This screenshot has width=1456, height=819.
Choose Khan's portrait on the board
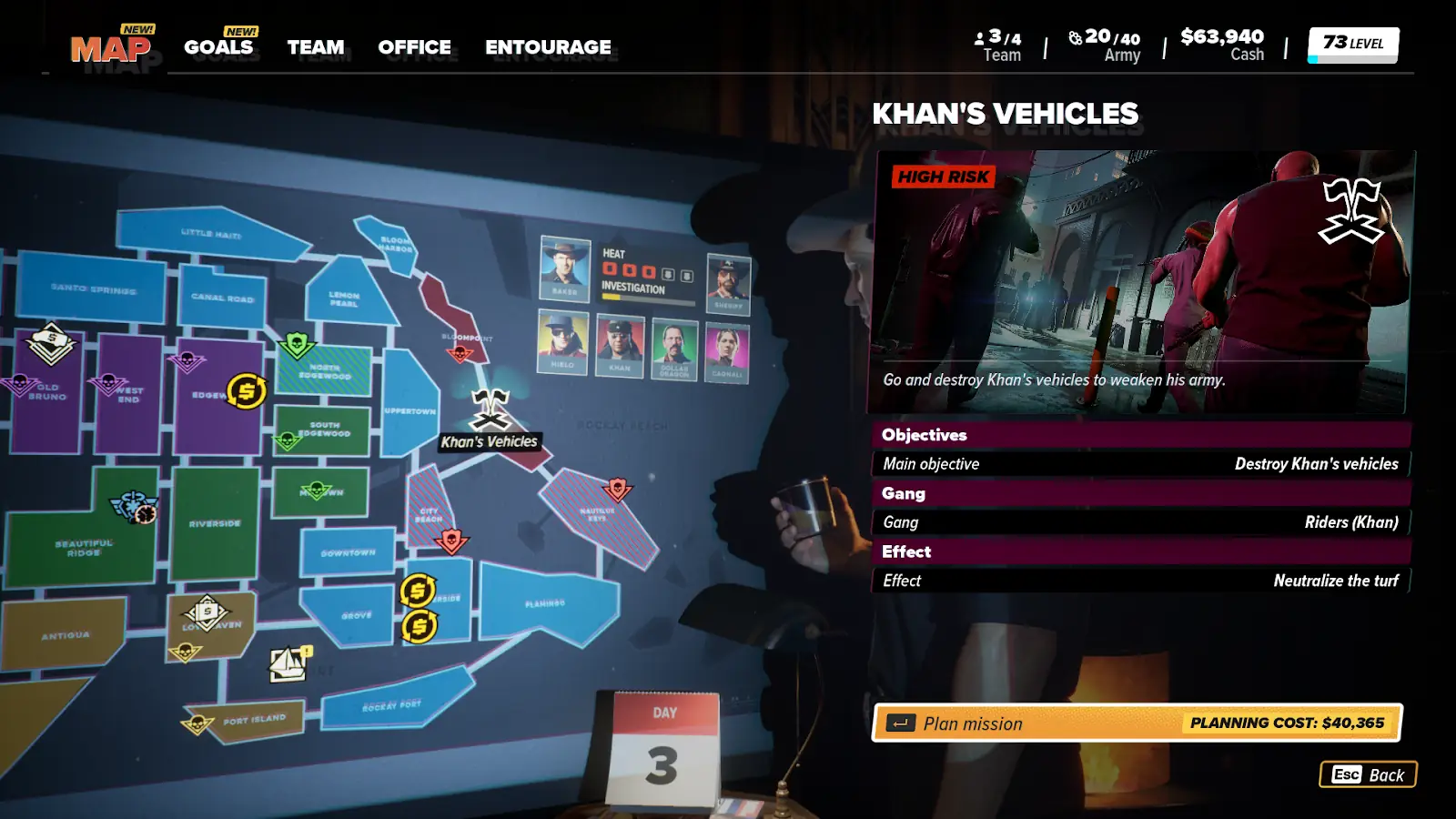[620, 346]
